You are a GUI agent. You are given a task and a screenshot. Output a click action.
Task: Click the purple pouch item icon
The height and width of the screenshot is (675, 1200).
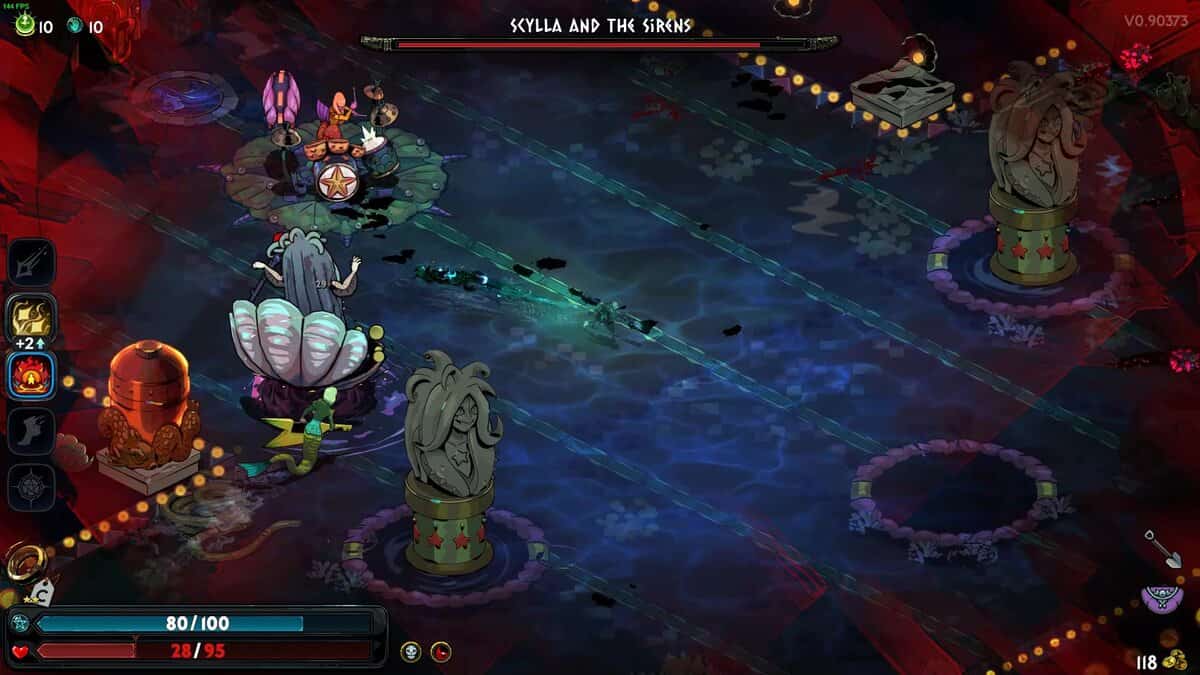pyautogui.click(x=1162, y=599)
